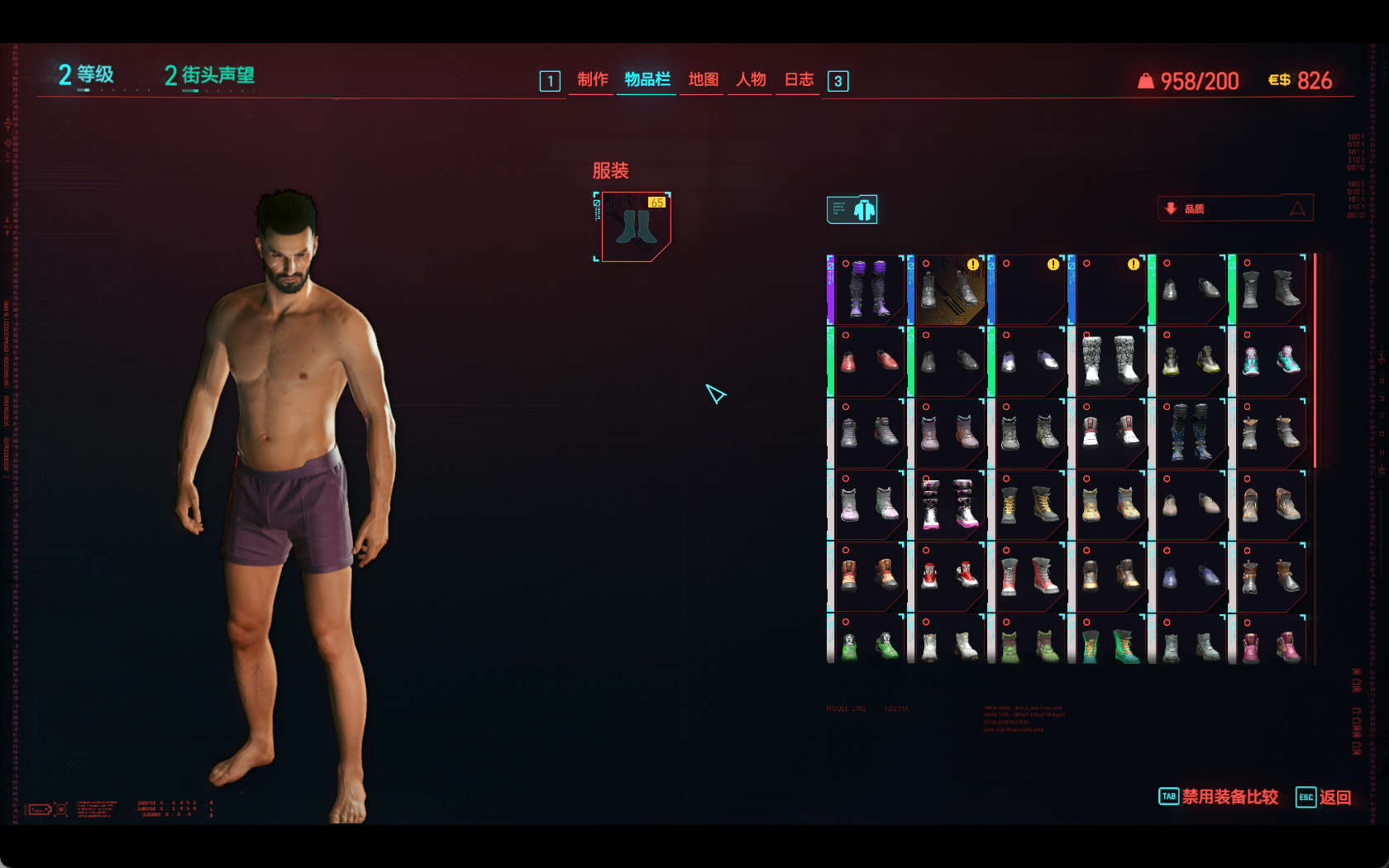This screenshot has height=868, width=1389.
Task: Open the 物品栏 inventory tab
Action: [x=647, y=79]
